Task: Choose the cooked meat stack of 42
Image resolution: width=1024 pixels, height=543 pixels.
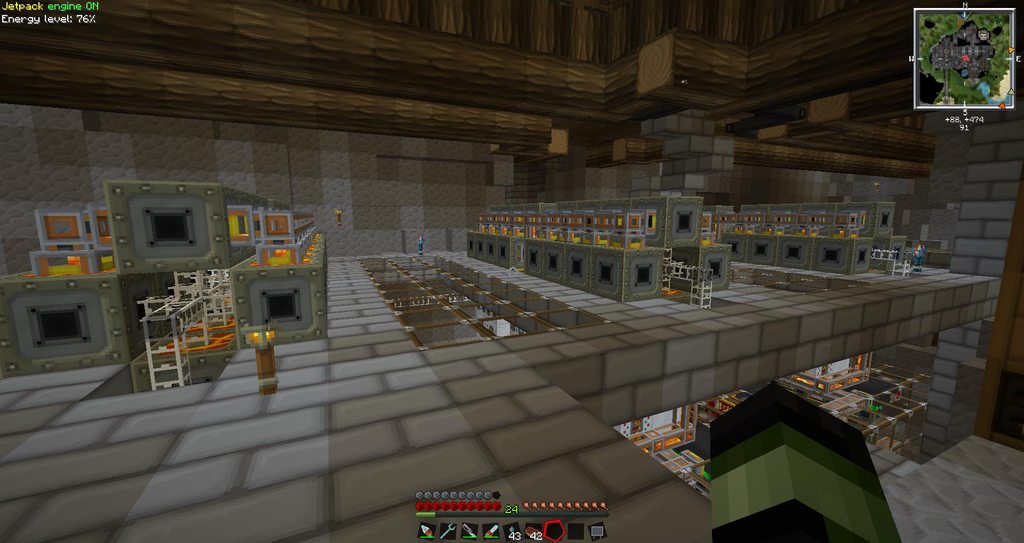Action: coord(534,531)
